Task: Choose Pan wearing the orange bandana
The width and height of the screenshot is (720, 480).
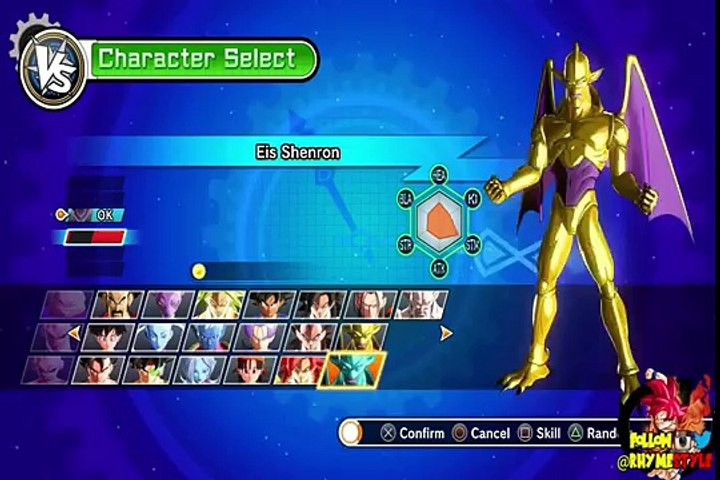Action: (248, 369)
